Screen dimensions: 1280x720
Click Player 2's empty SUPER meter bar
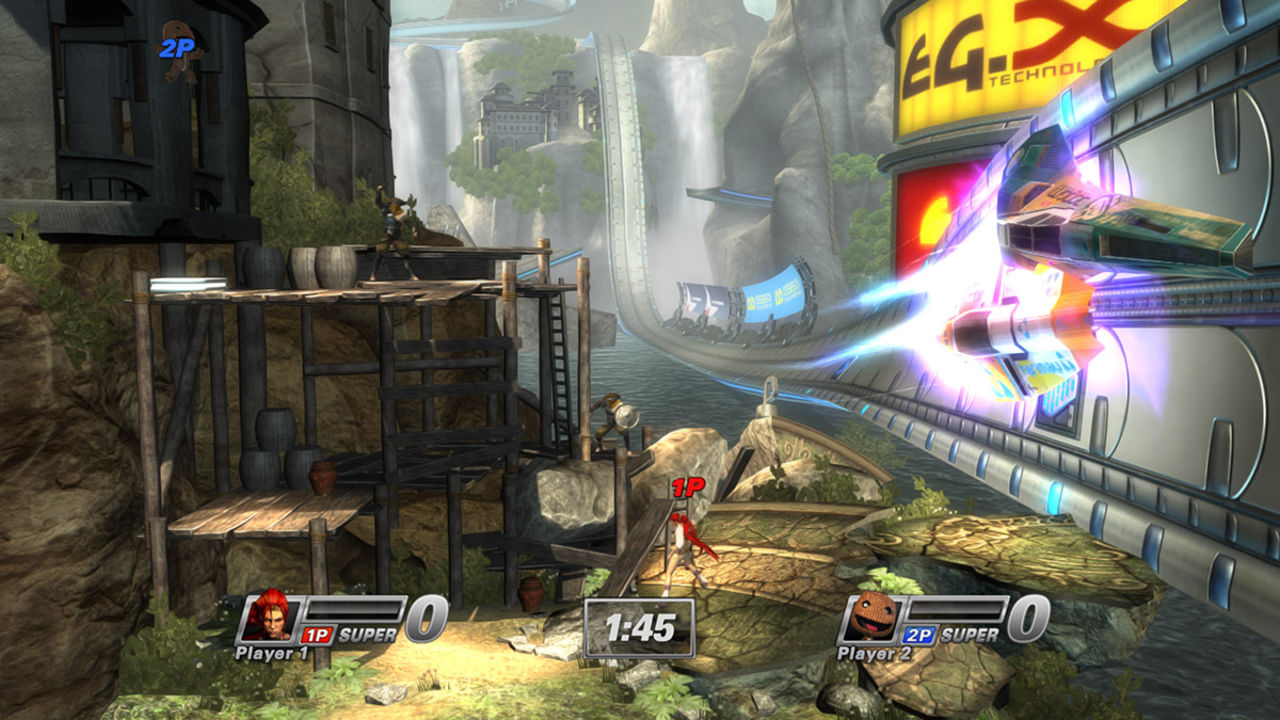(956, 609)
